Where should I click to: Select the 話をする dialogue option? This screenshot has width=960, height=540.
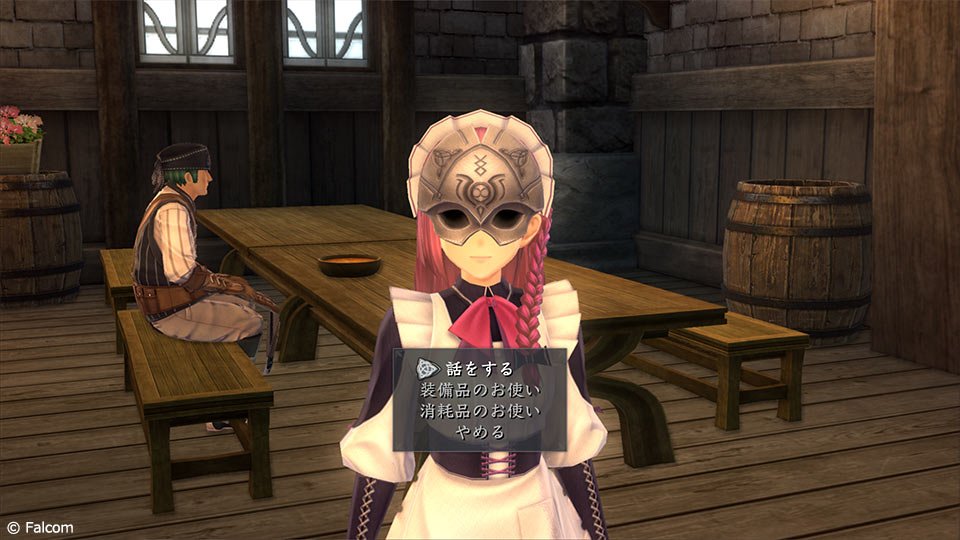(x=479, y=366)
